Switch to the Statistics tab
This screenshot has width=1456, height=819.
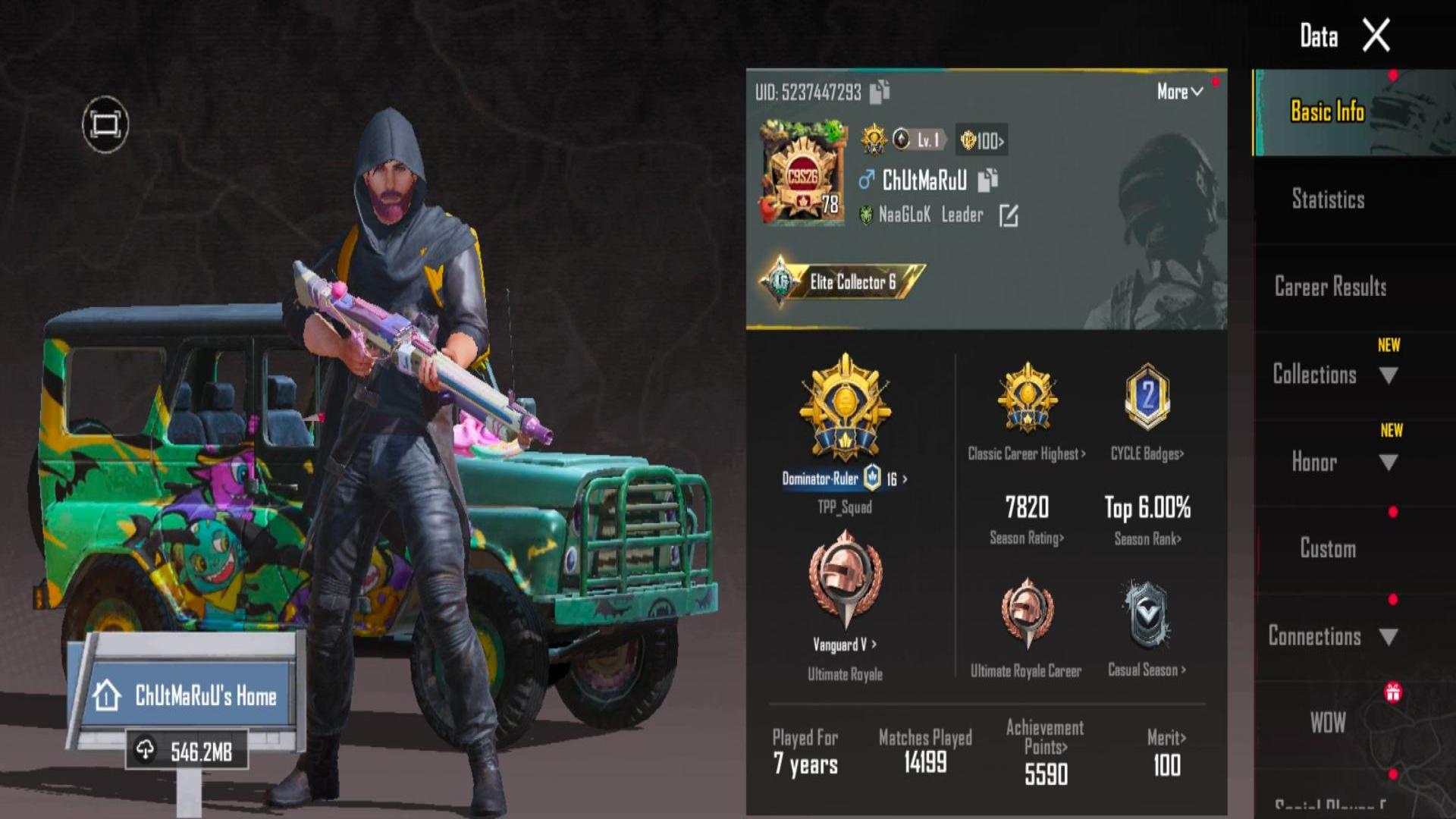[1328, 199]
